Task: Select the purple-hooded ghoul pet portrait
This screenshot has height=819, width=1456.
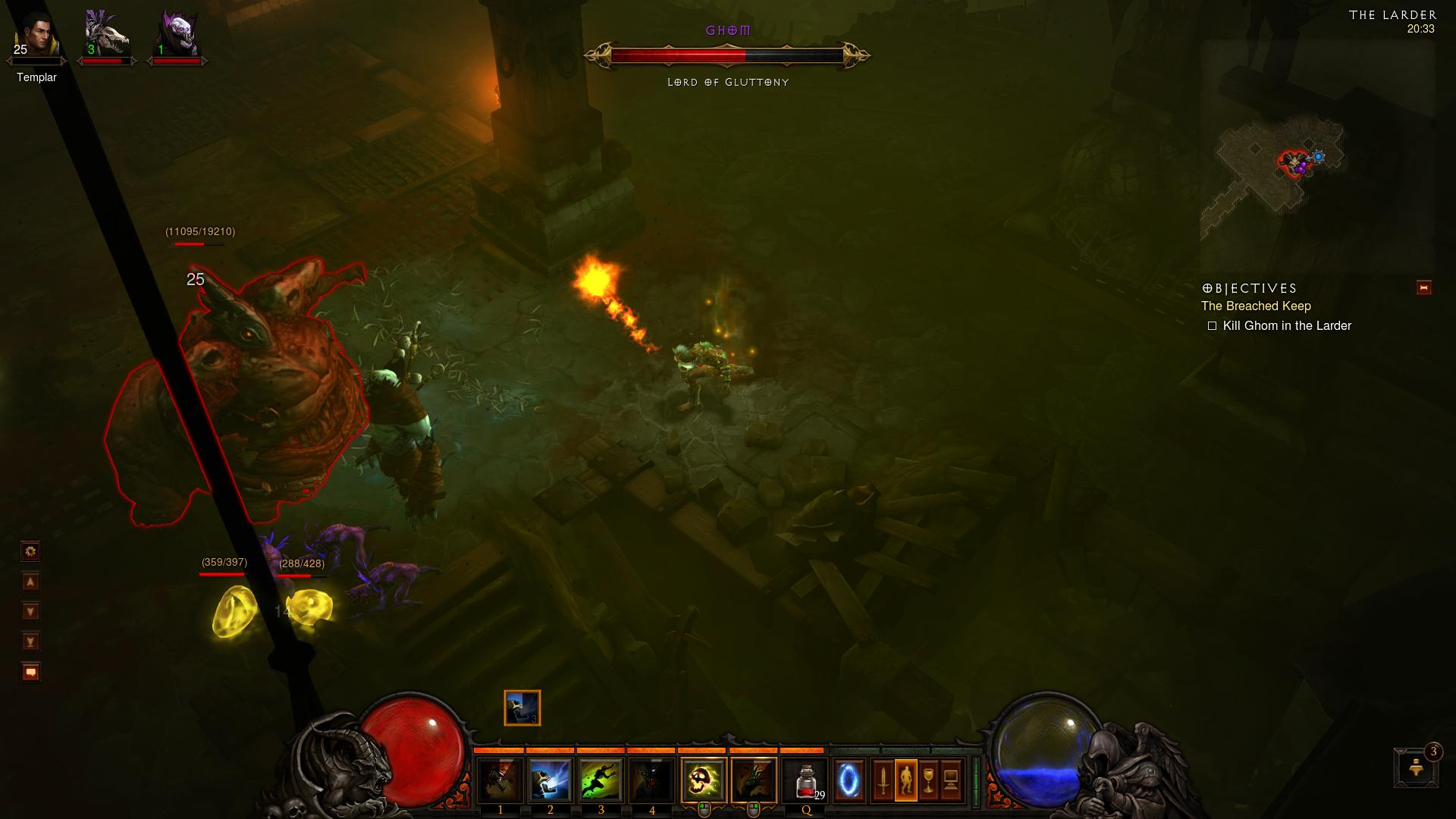Action: 177,36
